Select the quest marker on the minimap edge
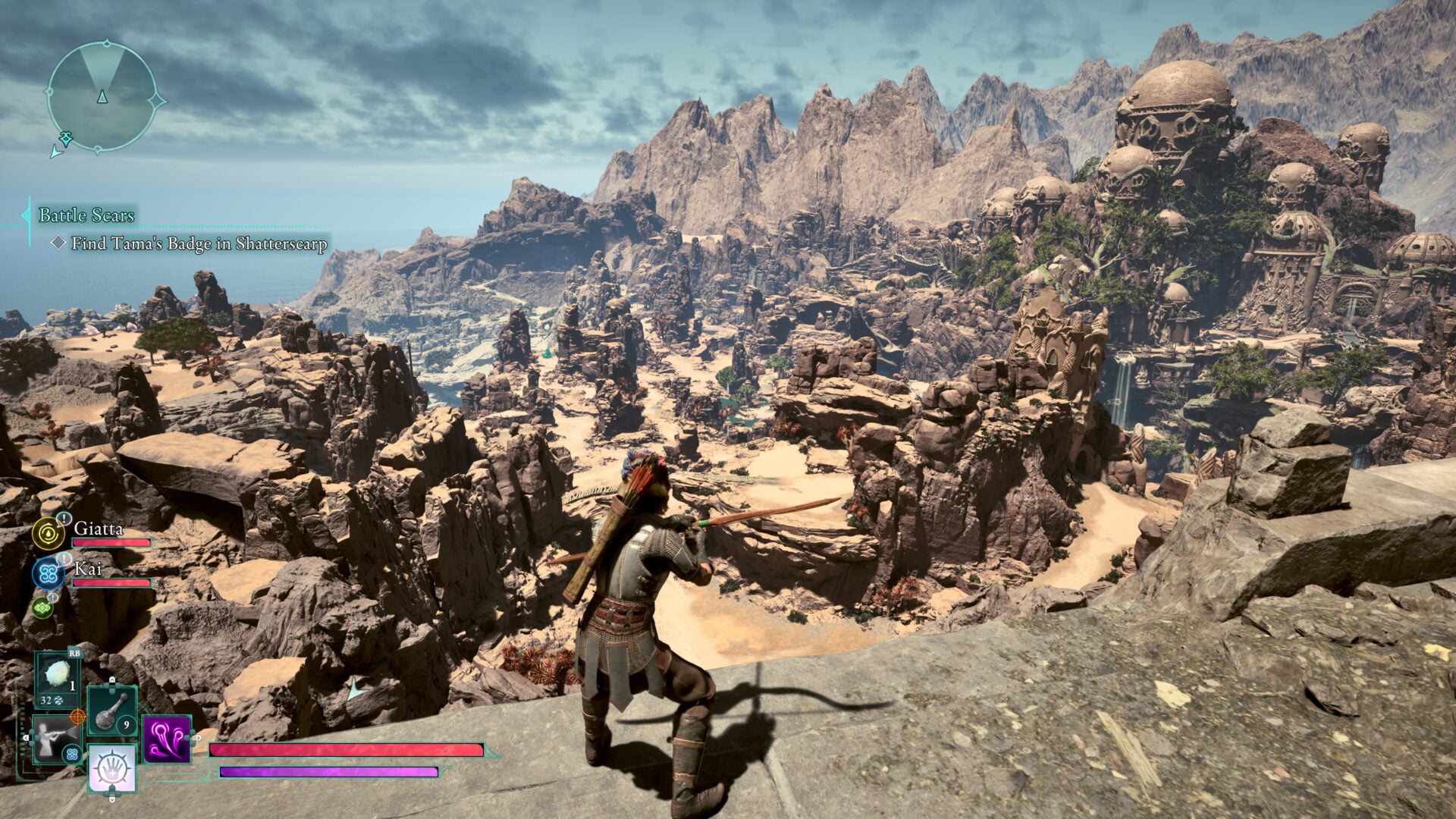 click(66, 139)
